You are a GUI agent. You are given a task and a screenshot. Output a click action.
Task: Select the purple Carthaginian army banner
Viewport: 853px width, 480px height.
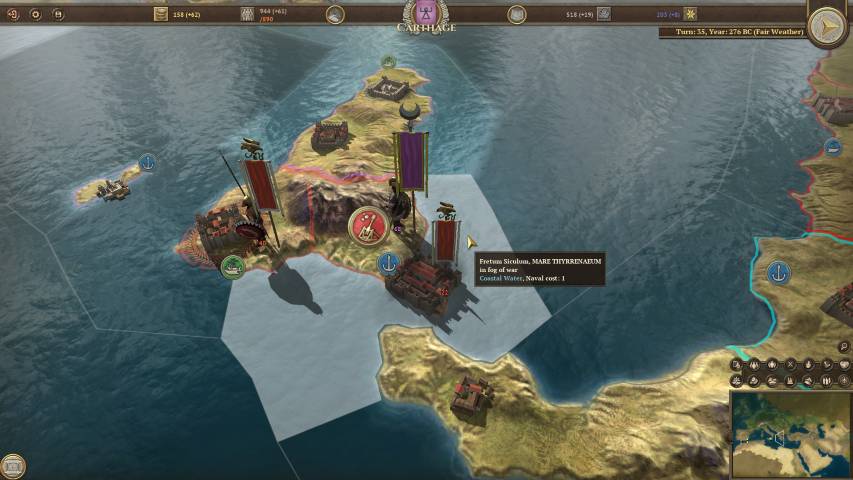point(411,159)
